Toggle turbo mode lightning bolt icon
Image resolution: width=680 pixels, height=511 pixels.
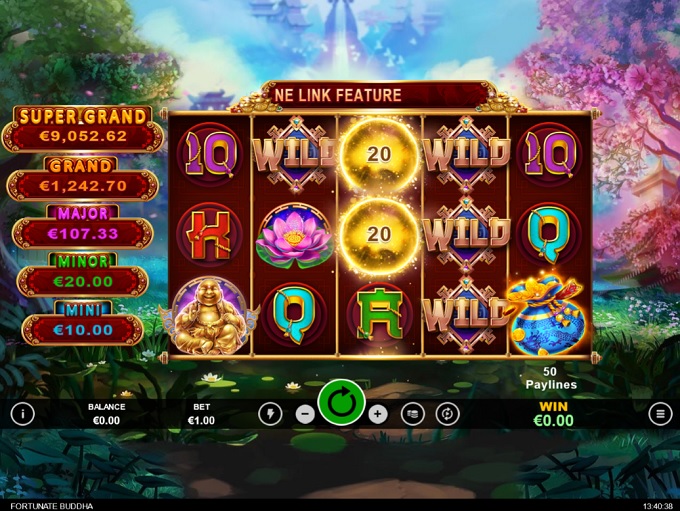click(270, 414)
